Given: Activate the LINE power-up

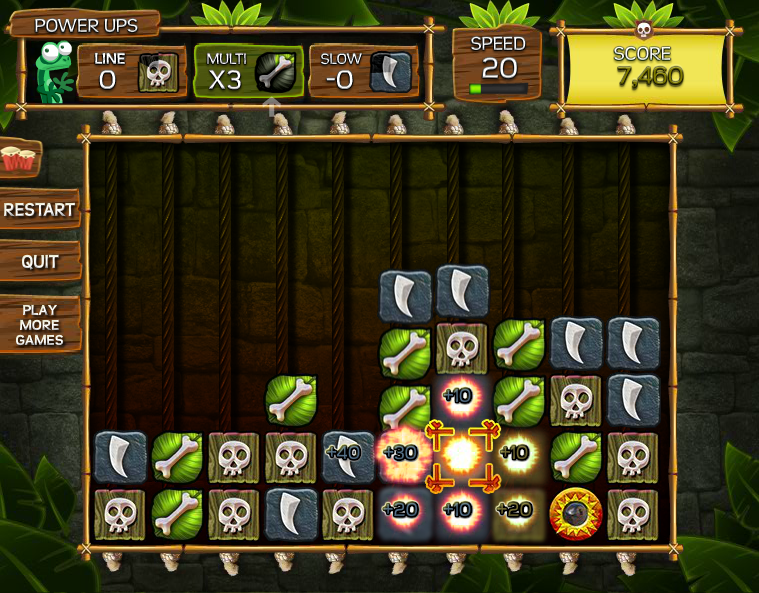Looking at the screenshot, I should pos(132,70).
